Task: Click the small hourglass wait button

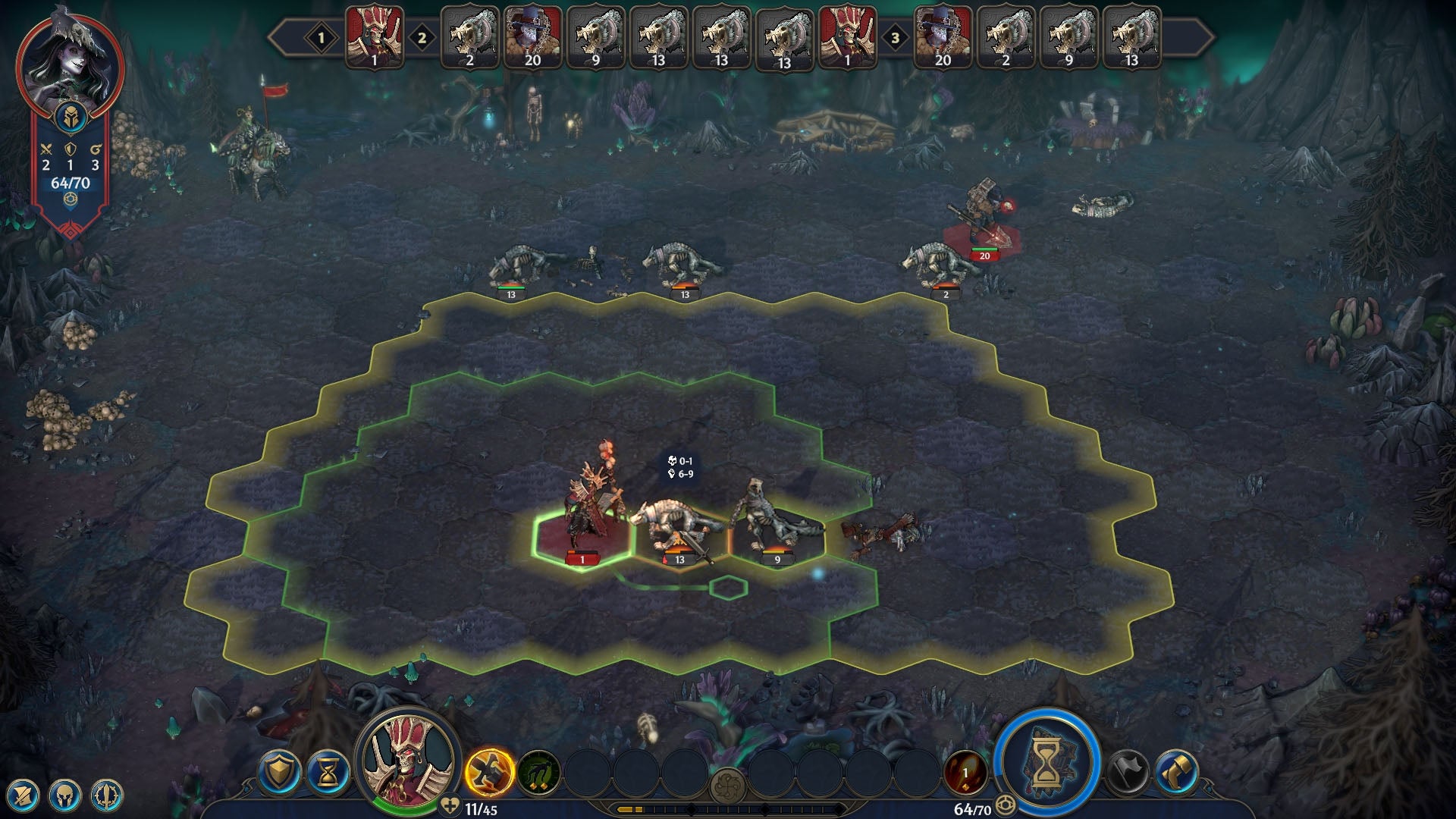Action: pos(328,773)
